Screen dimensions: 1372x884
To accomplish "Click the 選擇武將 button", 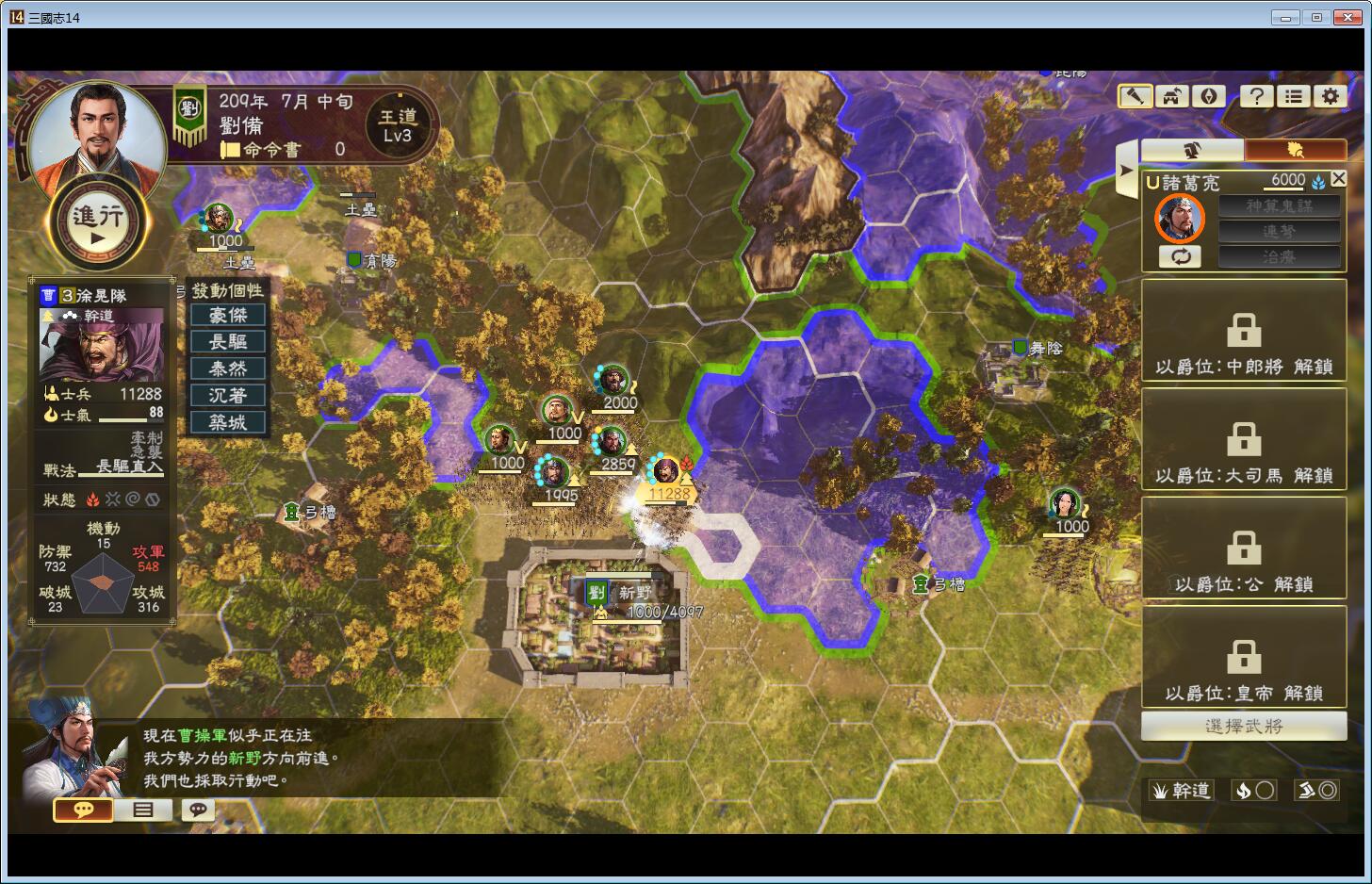I will click(x=1243, y=726).
